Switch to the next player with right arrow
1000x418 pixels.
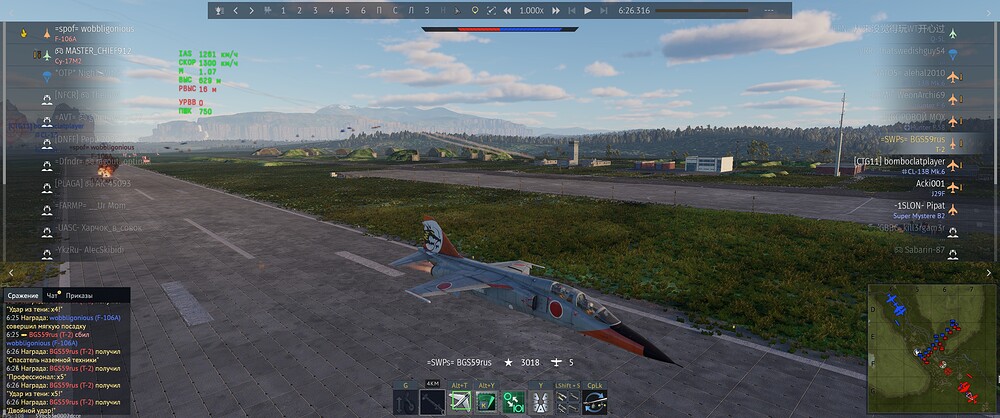pos(251,10)
